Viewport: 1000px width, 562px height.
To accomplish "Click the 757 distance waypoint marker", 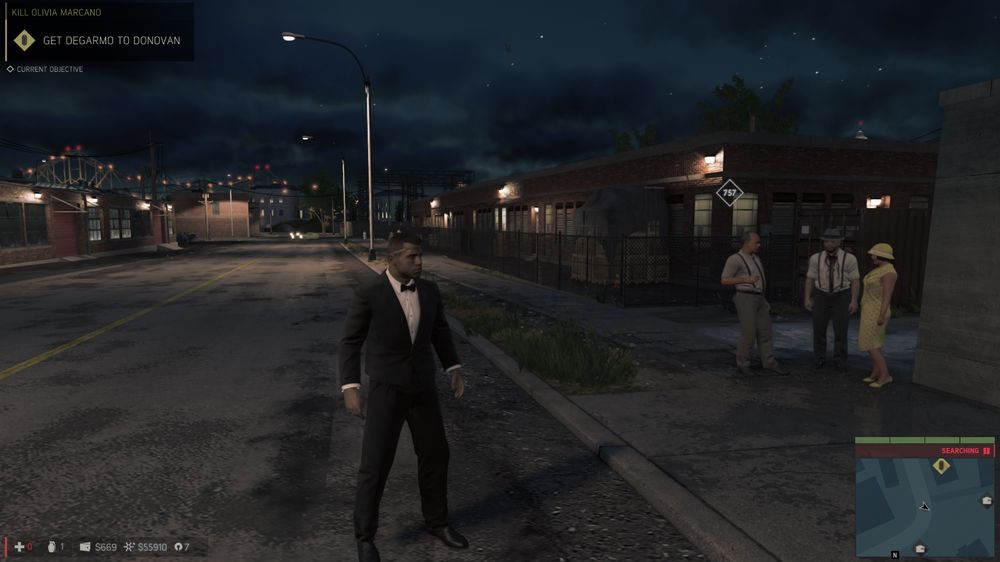I will [x=730, y=192].
